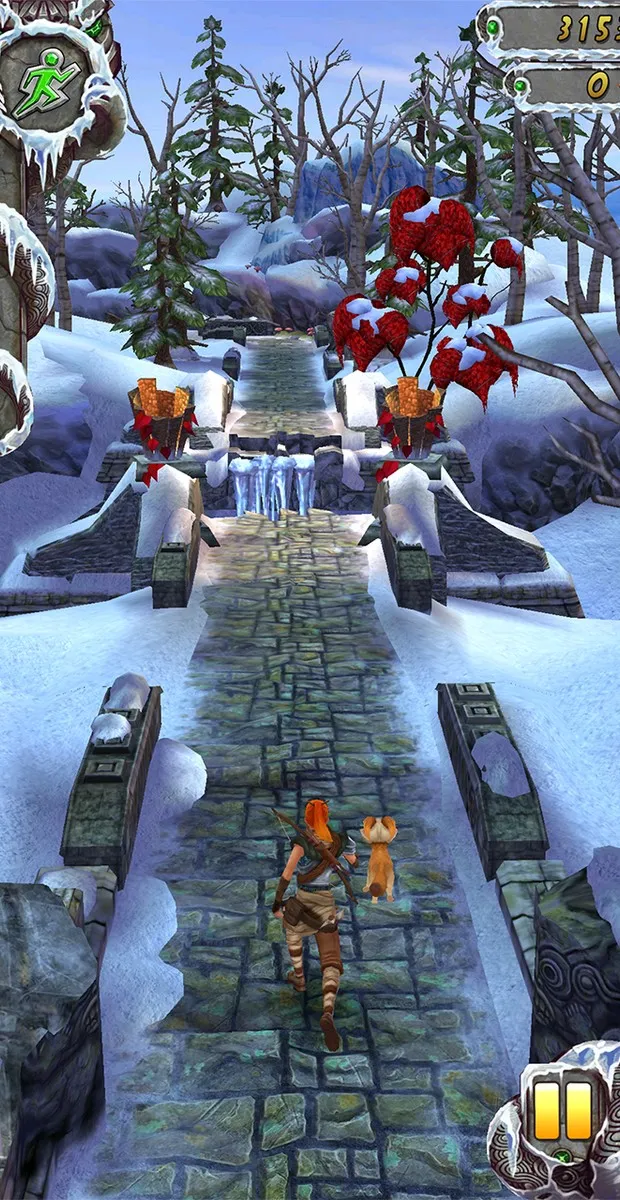Activate the green running-man power-up icon

(48, 75)
